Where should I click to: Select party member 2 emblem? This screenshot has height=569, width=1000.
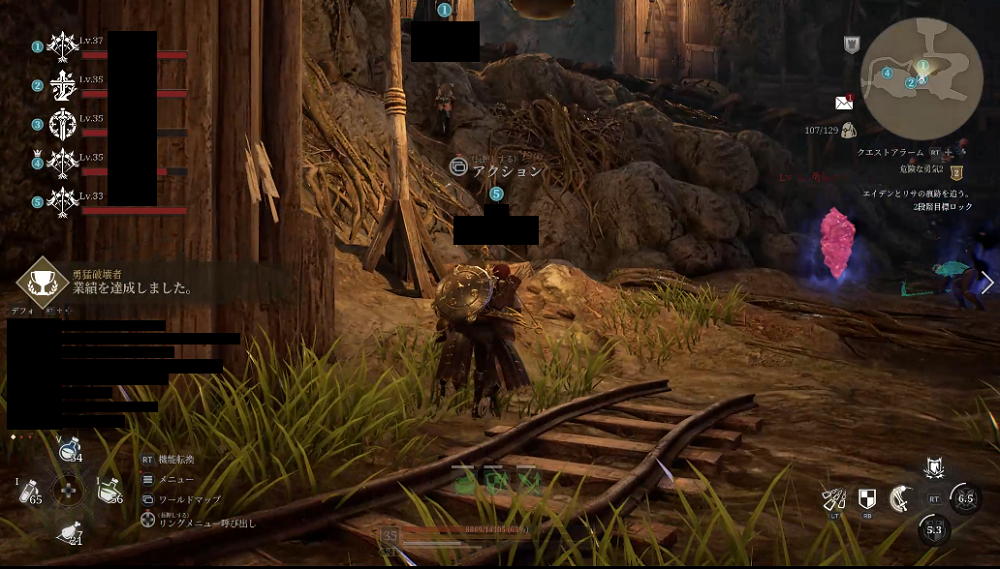coord(63,85)
